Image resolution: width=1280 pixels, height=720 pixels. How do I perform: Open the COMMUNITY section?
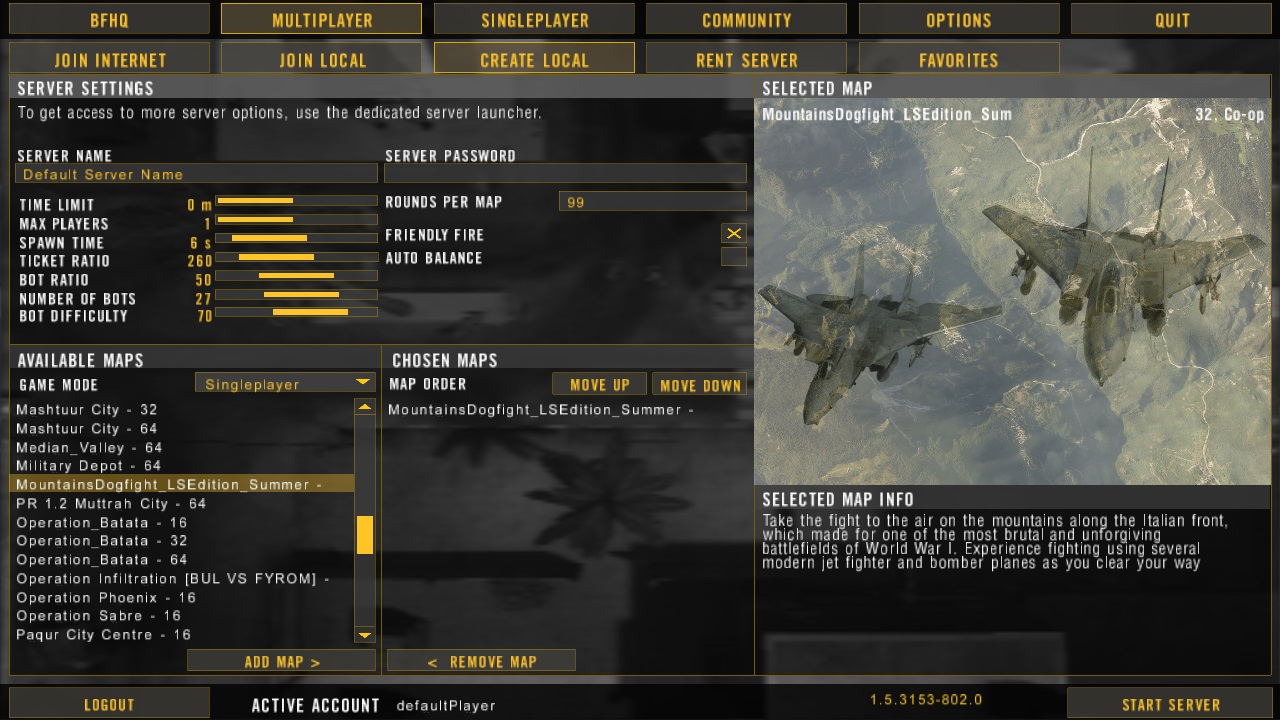click(x=745, y=18)
